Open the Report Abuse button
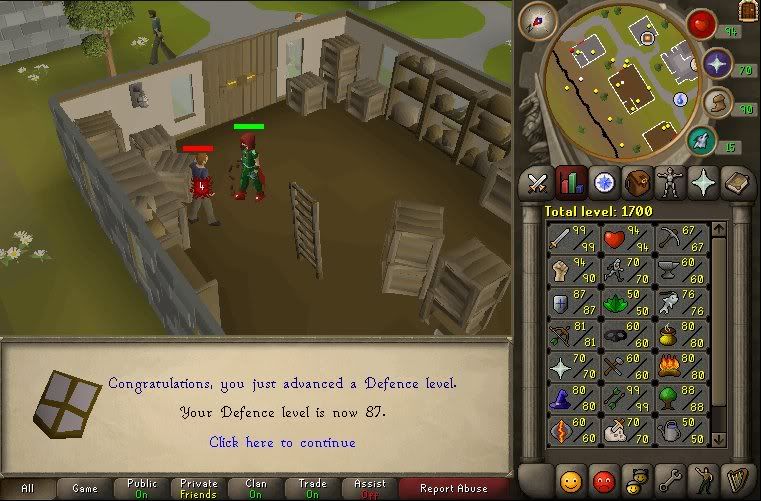The height and width of the screenshot is (501, 761). [454, 489]
